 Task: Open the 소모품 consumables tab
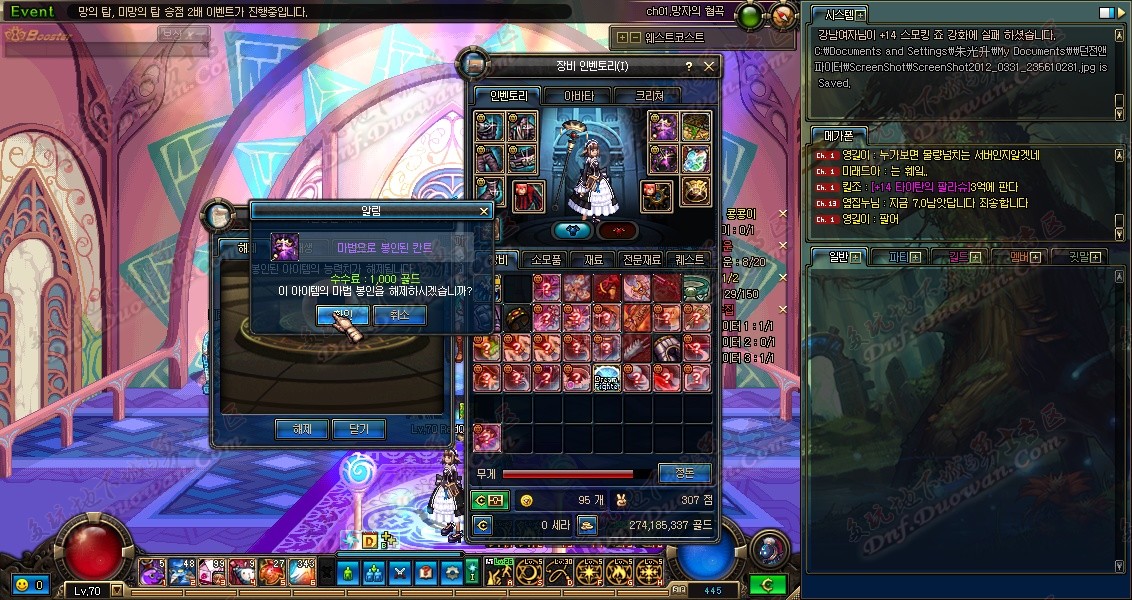[x=547, y=259]
